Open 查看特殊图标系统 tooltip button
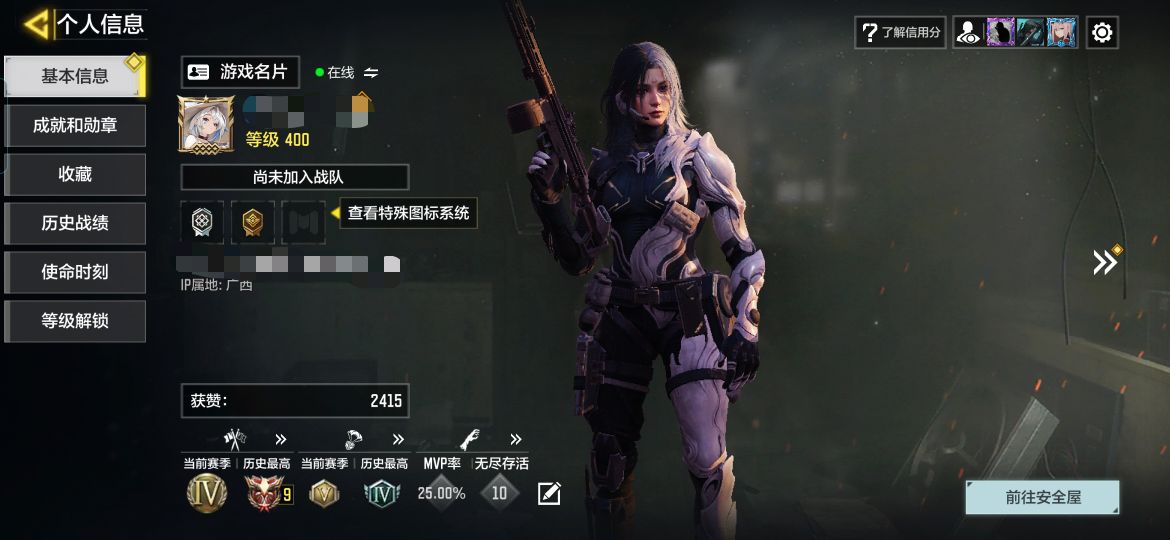This screenshot has height=540, width=1170. click(408, 213)
